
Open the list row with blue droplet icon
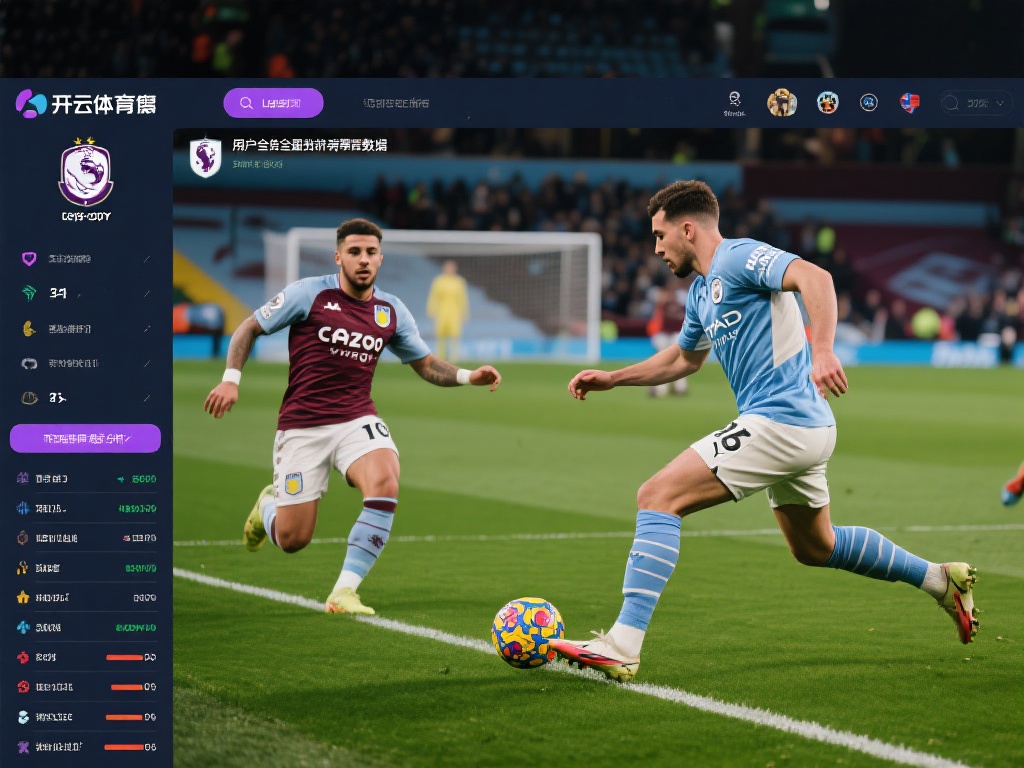coord(85,627)
